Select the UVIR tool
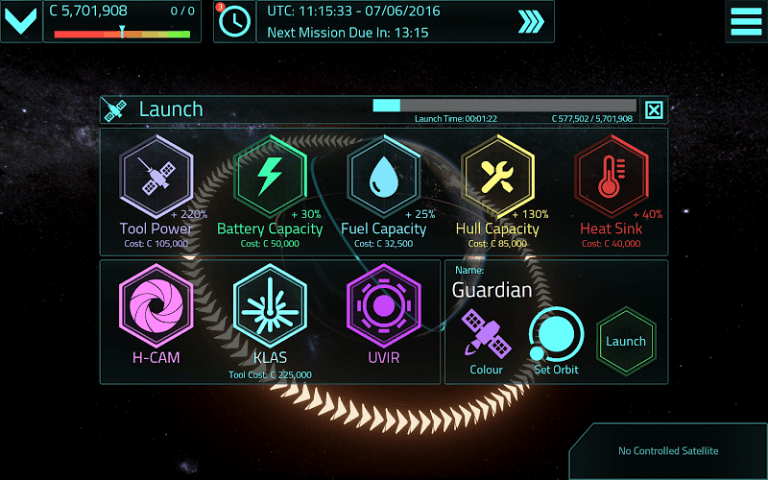This screenshot has height=480, width=768. (x=384, y=310)
